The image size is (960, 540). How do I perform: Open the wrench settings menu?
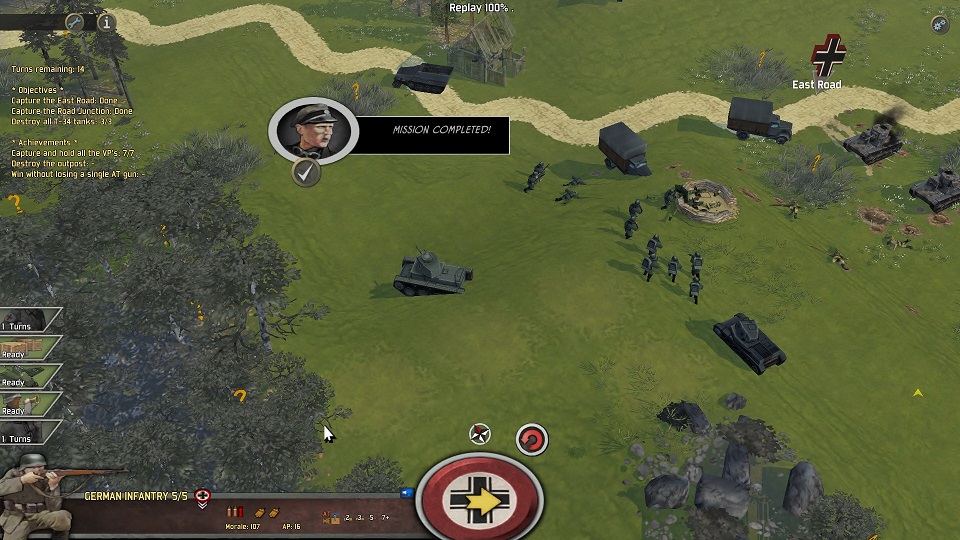pos(74,21)
